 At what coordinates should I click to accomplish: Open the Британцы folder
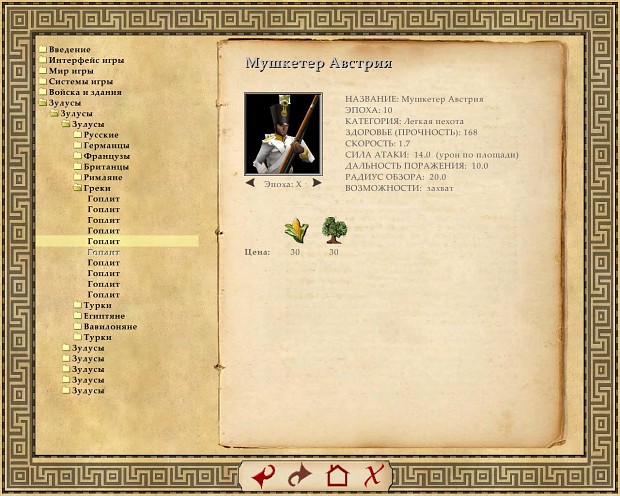pos(106,166)
